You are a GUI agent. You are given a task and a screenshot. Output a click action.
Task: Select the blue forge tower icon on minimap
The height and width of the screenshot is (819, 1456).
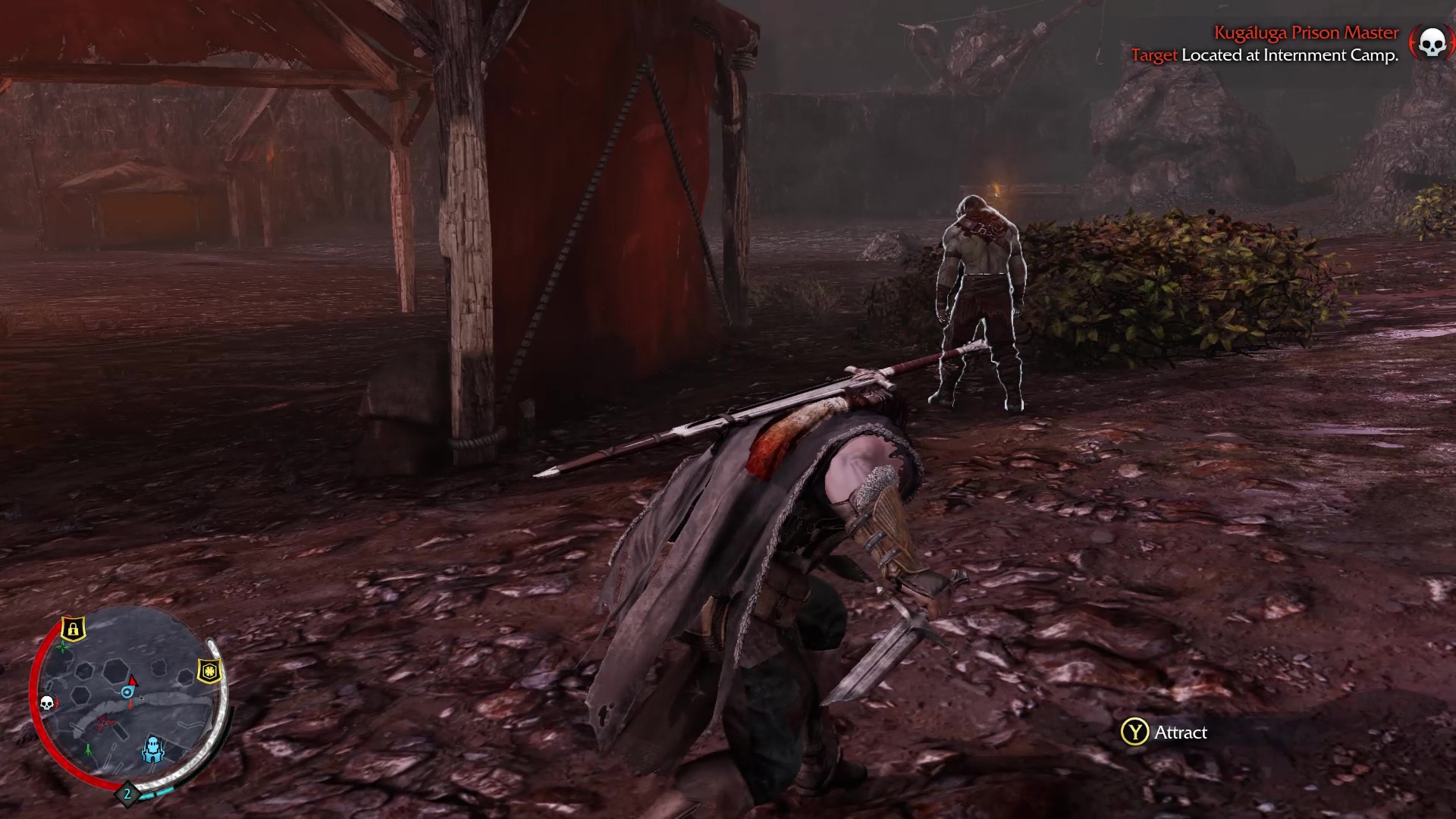153,749
